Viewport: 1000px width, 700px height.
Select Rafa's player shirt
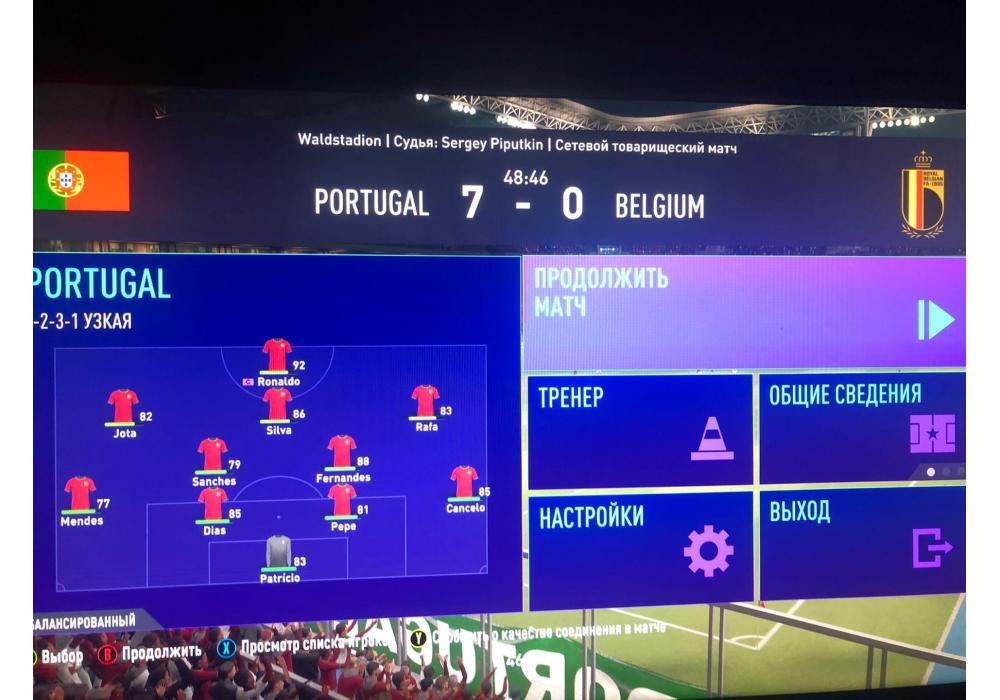pos(425,402)
